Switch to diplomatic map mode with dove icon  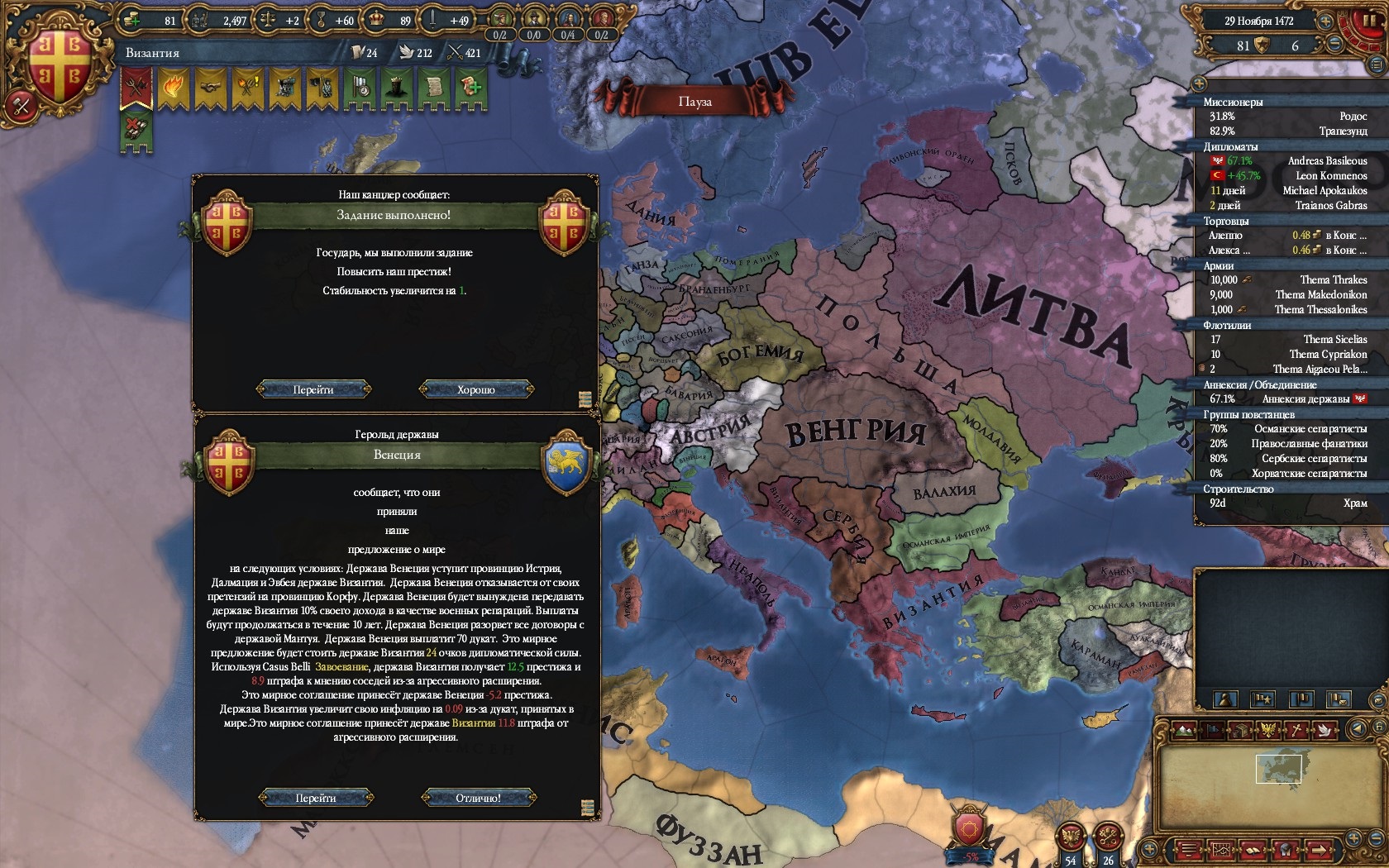1325,729
